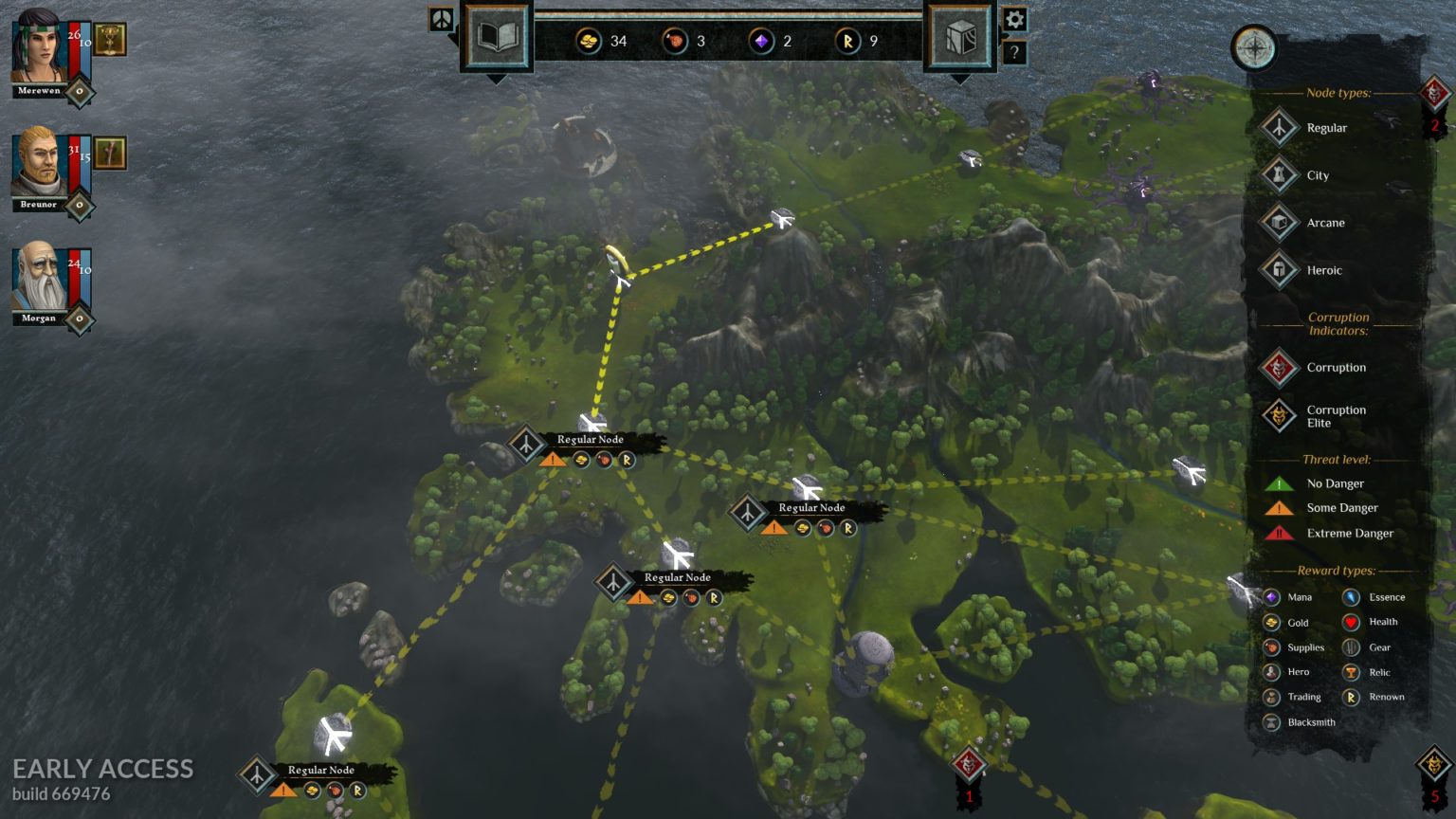Open the gear settings menu
The height and width of the screenshot is (819, 1456).
click(x=1014, y=19)
